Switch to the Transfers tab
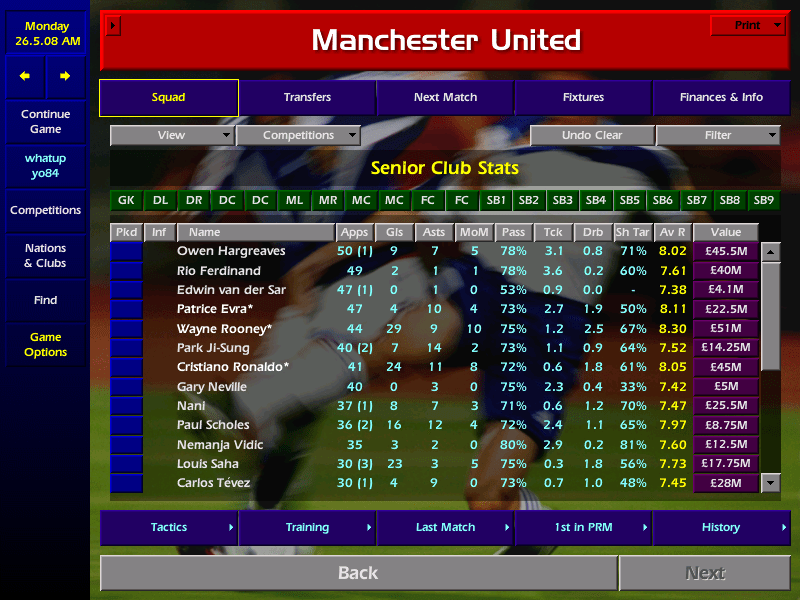Screen dimensions: 800x600 [307, 98]
